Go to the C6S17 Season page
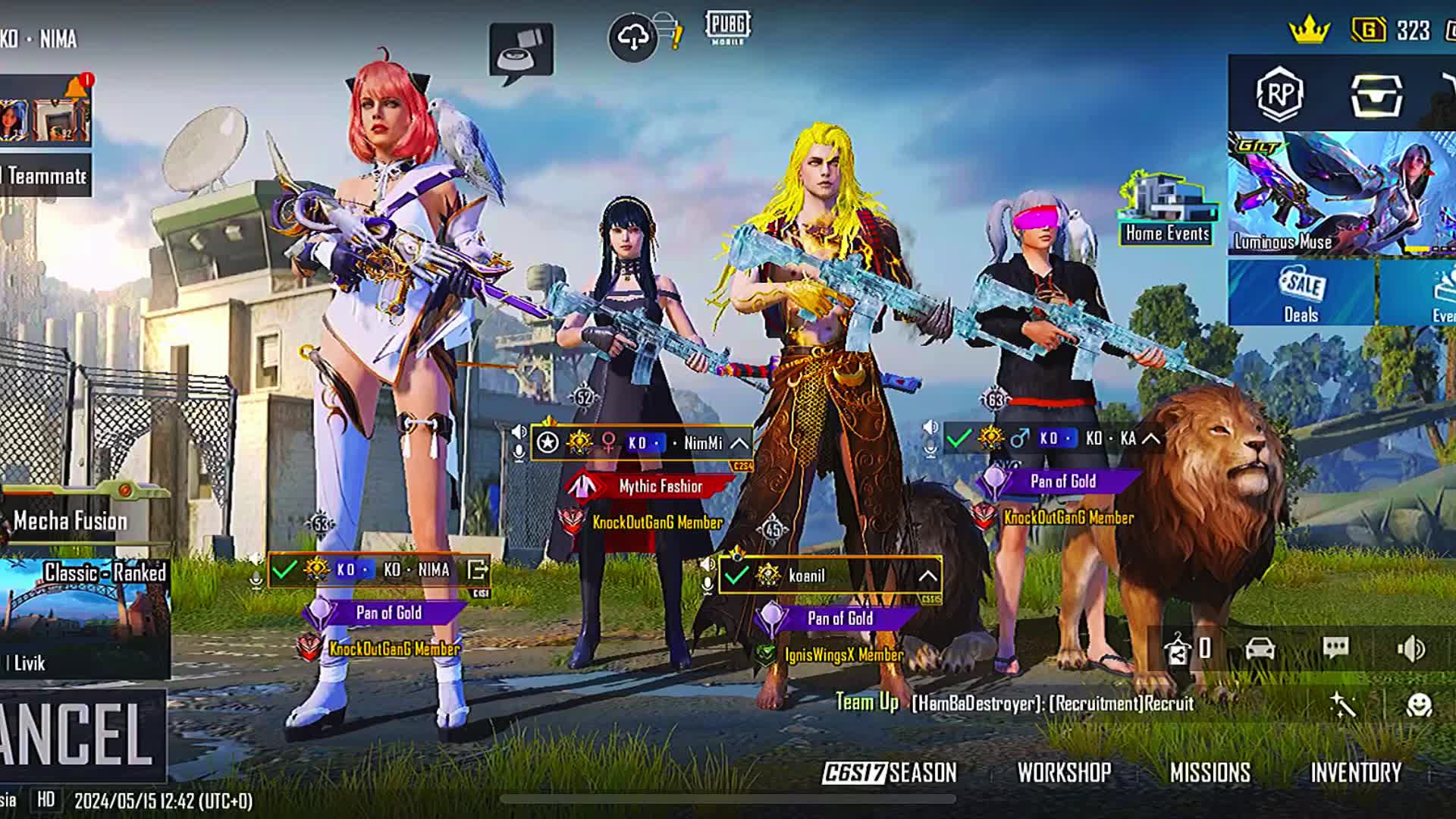This screenshot has width=1456, height=819. click(x=890, y=773)
